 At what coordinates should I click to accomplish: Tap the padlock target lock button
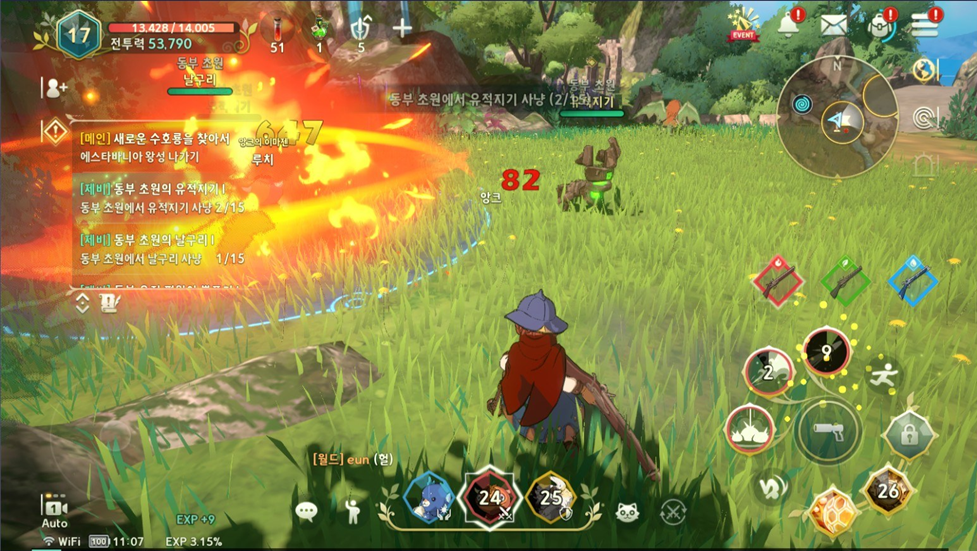[909, 435]
